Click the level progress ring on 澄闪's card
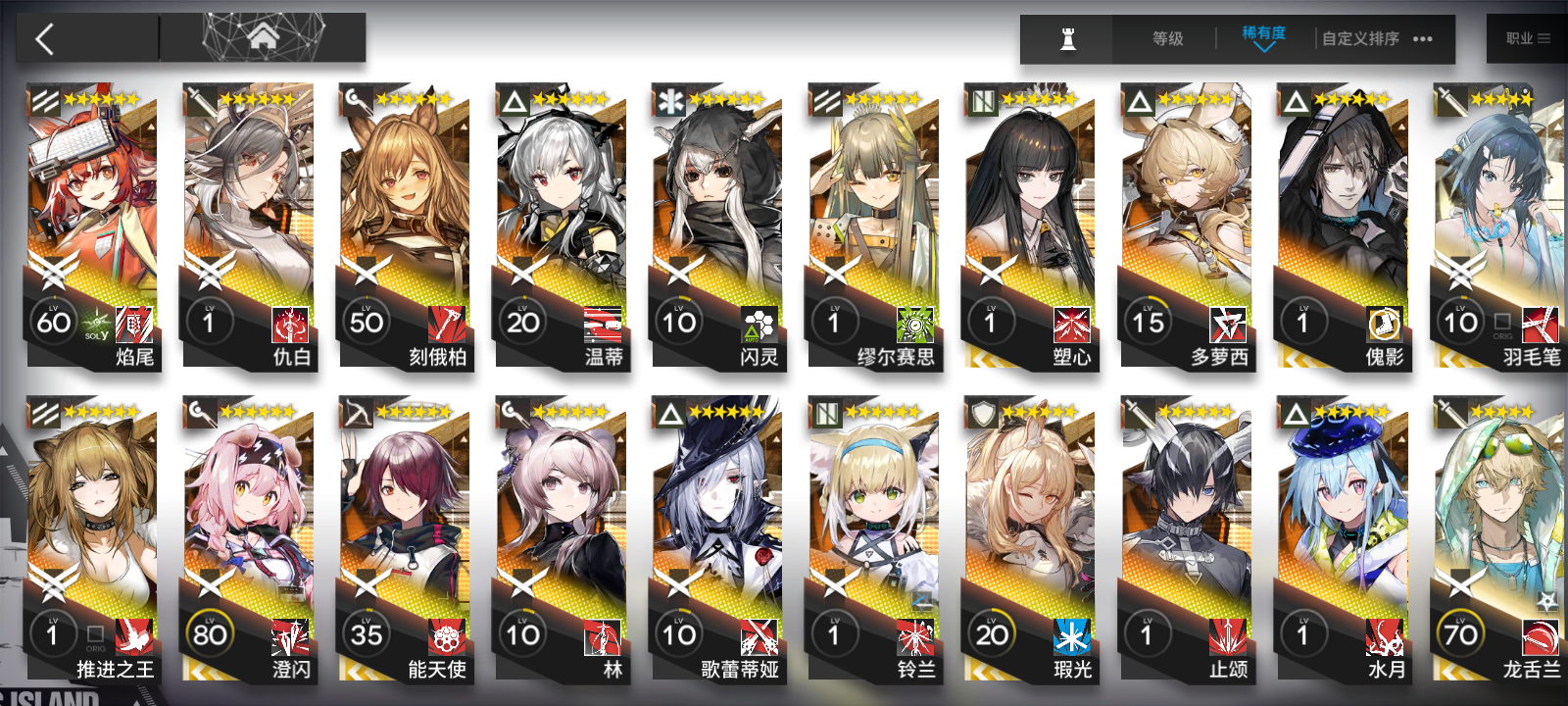Viewport: 1568px width, 706px height. [212, 635]
